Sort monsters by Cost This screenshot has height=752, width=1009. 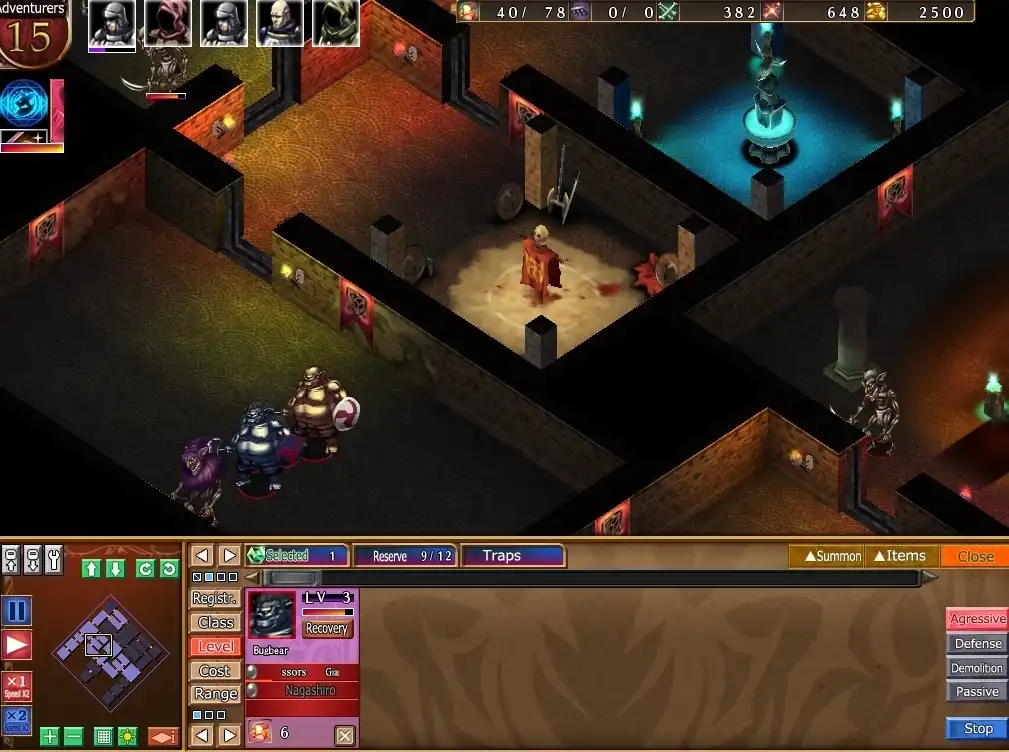[215, 670]
